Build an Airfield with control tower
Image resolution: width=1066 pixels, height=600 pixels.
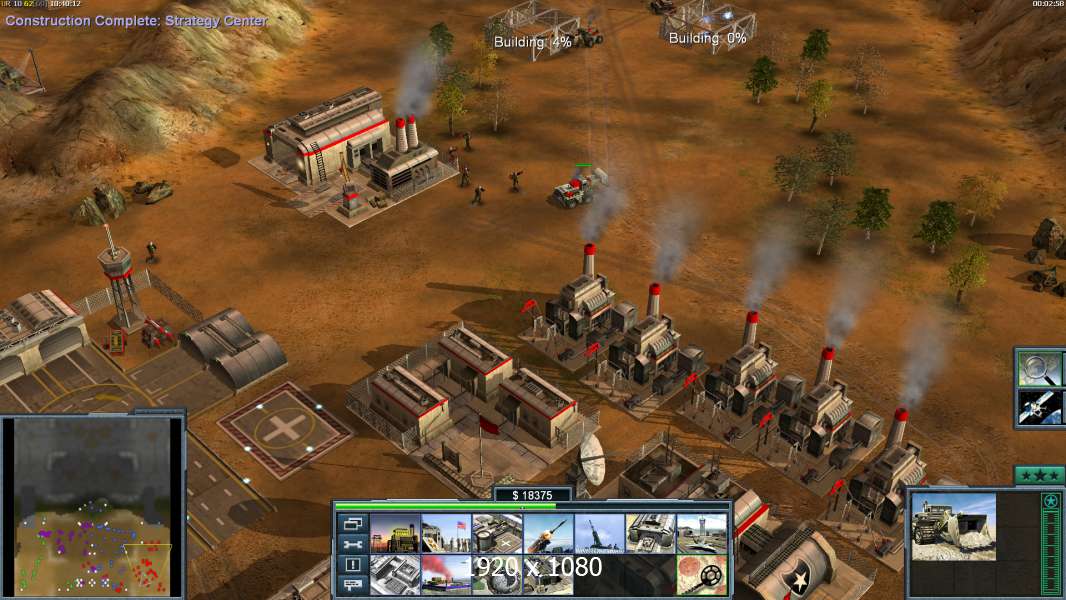point(701,533)
